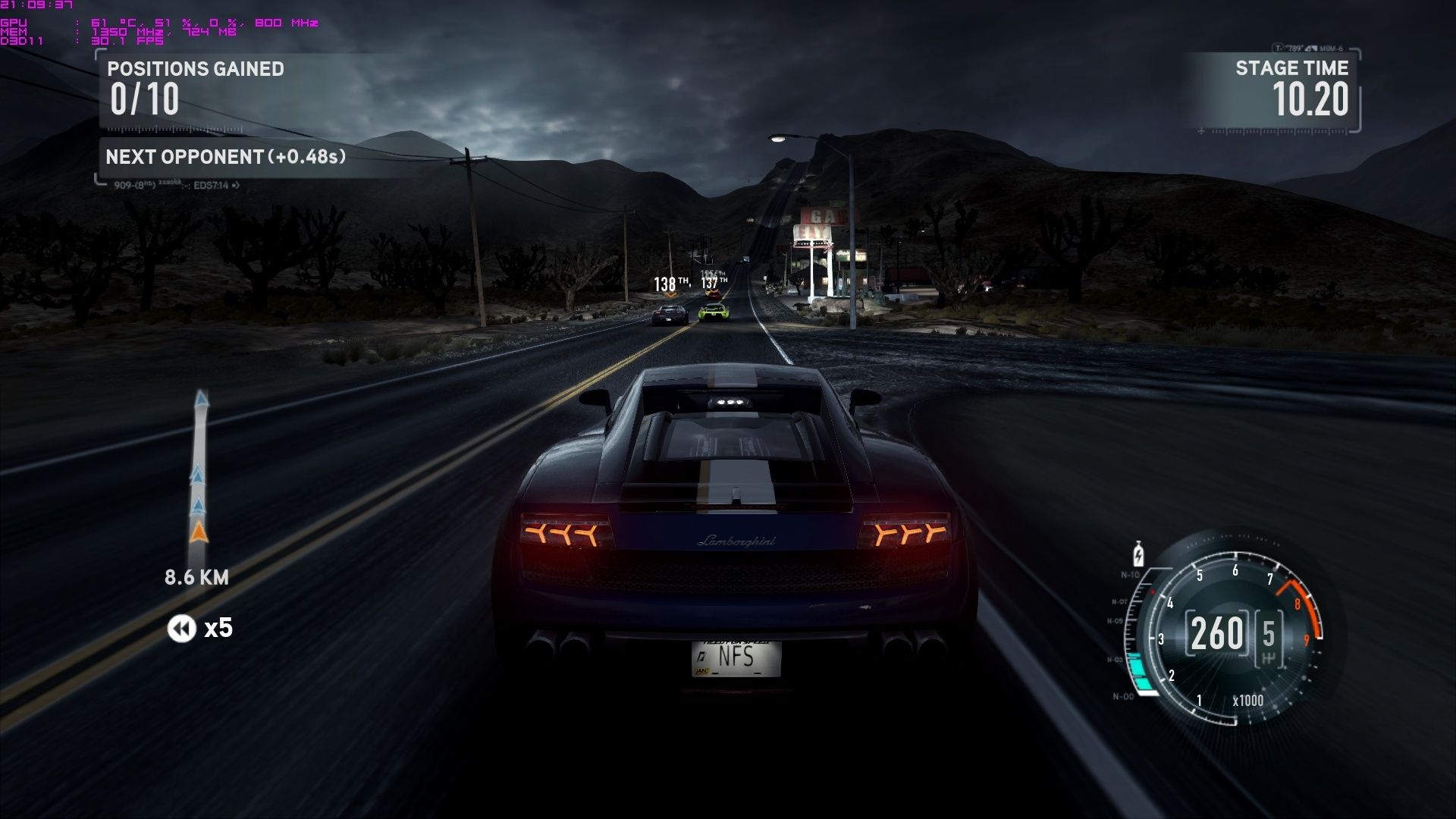Click the orange player arrow on route tracker
The image size is (1456, 819).
[x=199, y=532]
